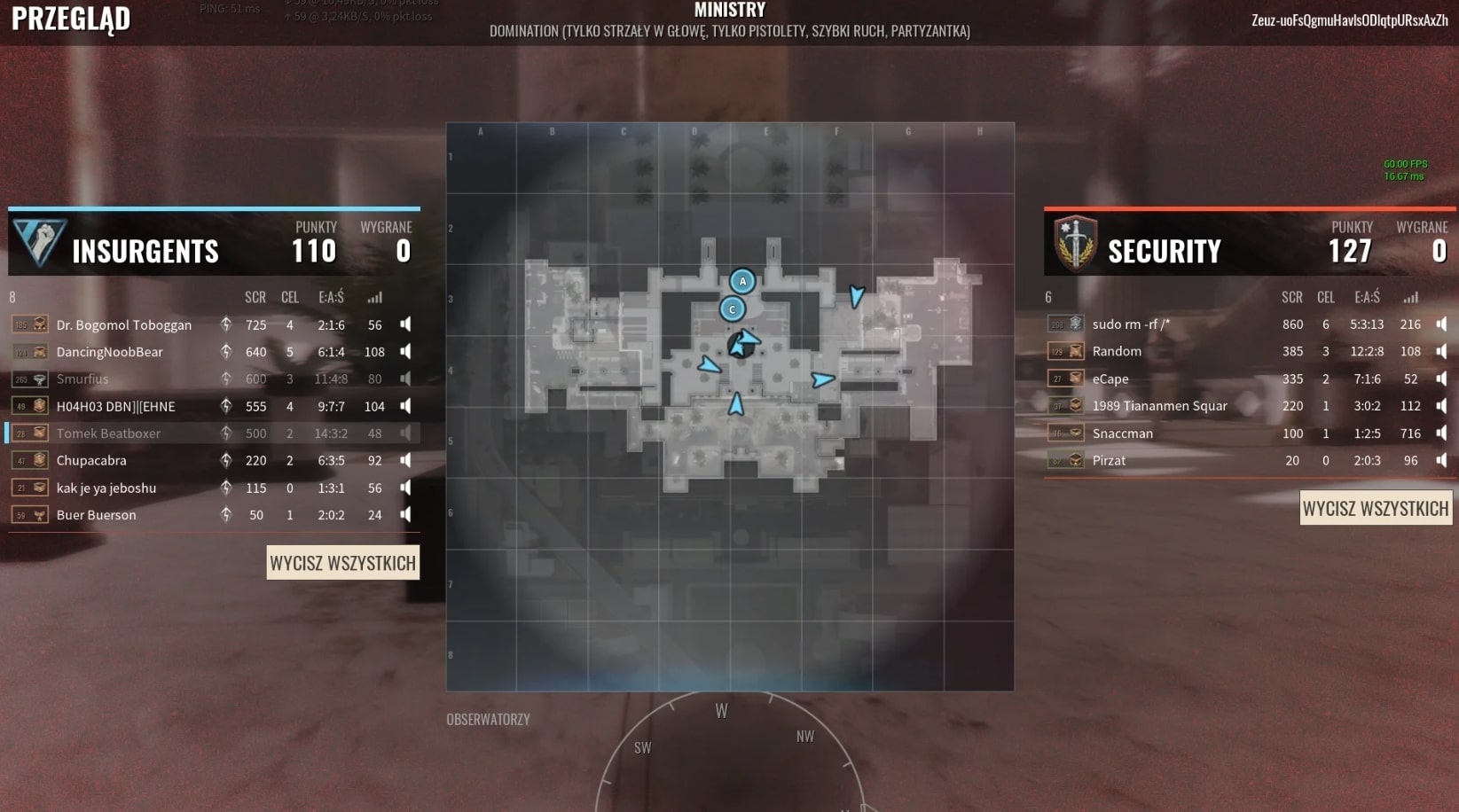Click the OBSERWATORZY spectators label
This screenshot has width=1459, height=812.
[489, 719]
